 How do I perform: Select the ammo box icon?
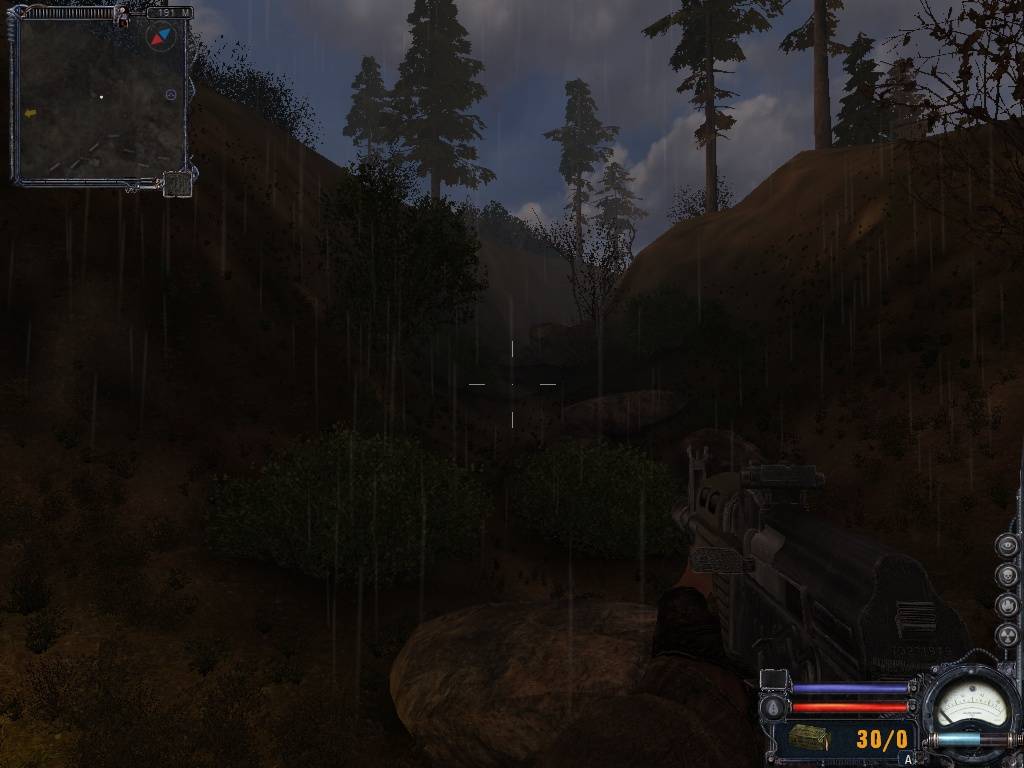click(x=808, y=738)
